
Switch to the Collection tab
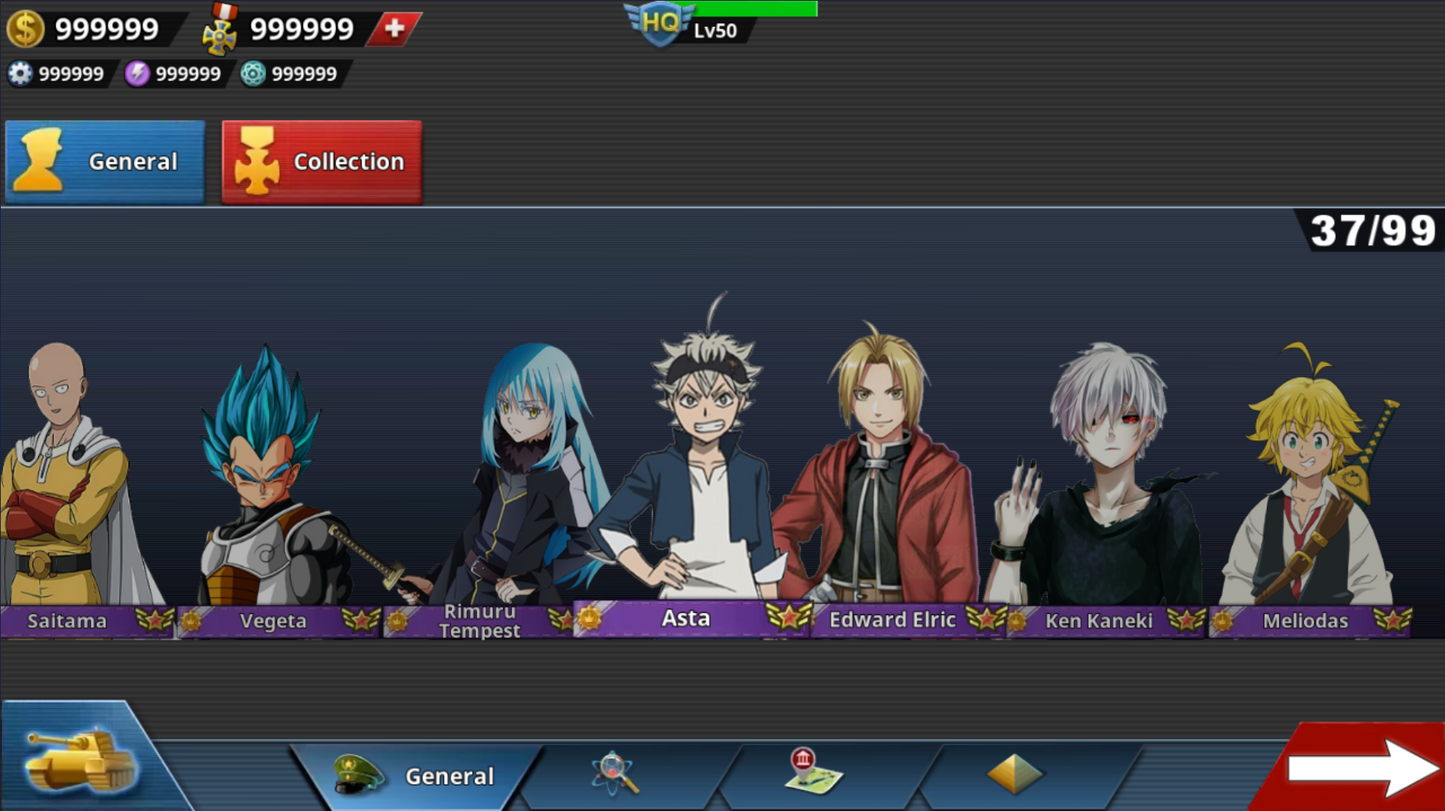tap(322, 161)
